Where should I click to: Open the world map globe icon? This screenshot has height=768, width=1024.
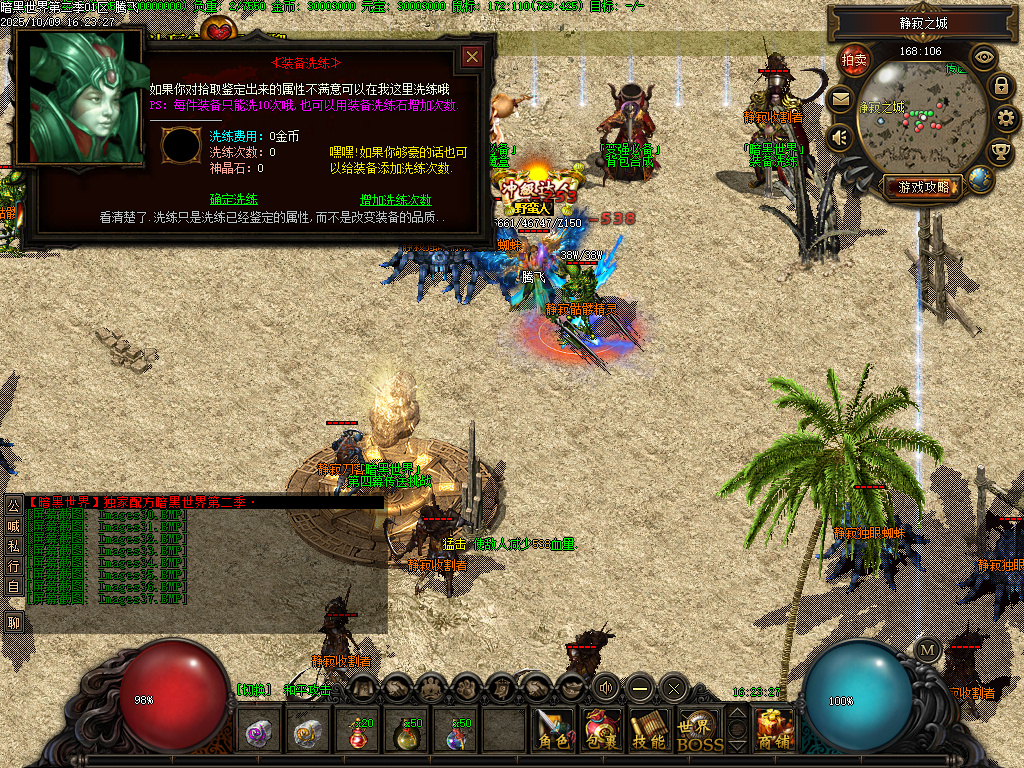click(981, 180)
